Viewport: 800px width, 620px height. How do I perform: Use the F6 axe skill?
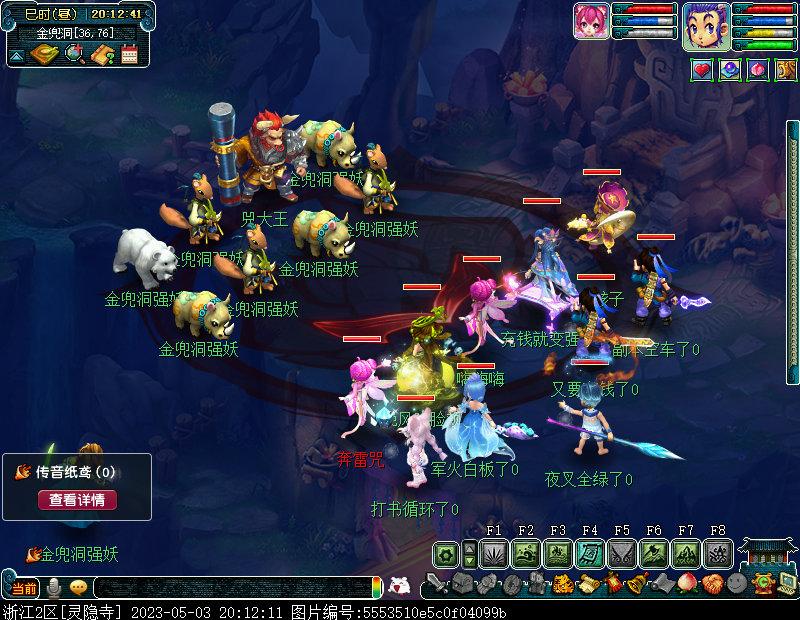pyautogui.click(x=654, y=553)
